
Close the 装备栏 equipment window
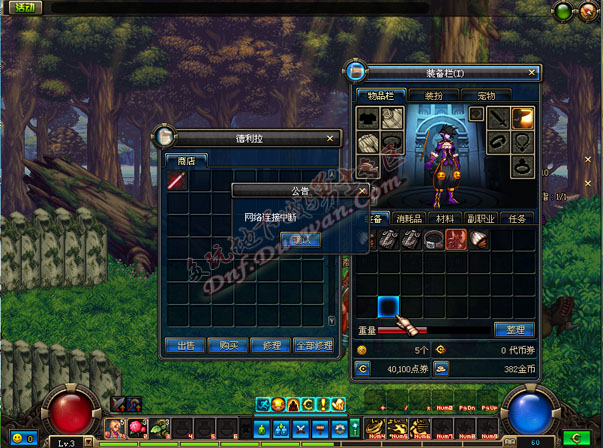click(x=530, y=72)
